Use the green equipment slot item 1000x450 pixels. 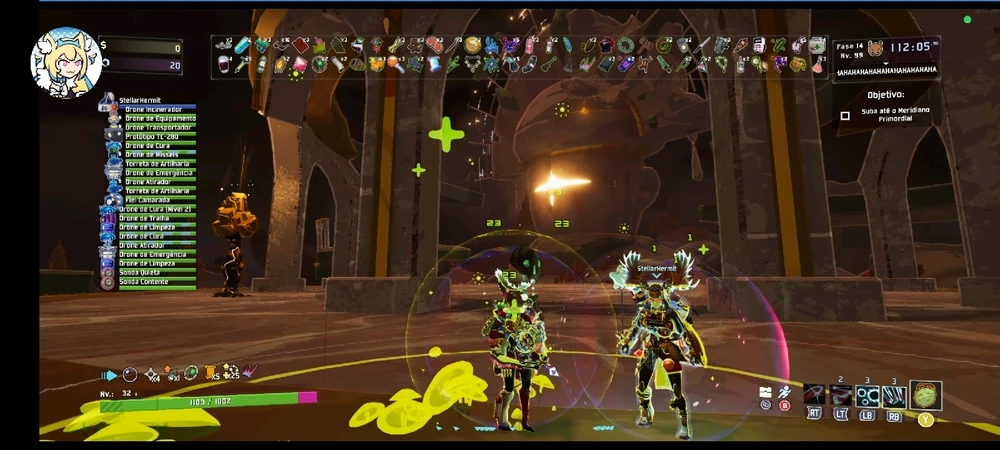[x=925, y=395]
